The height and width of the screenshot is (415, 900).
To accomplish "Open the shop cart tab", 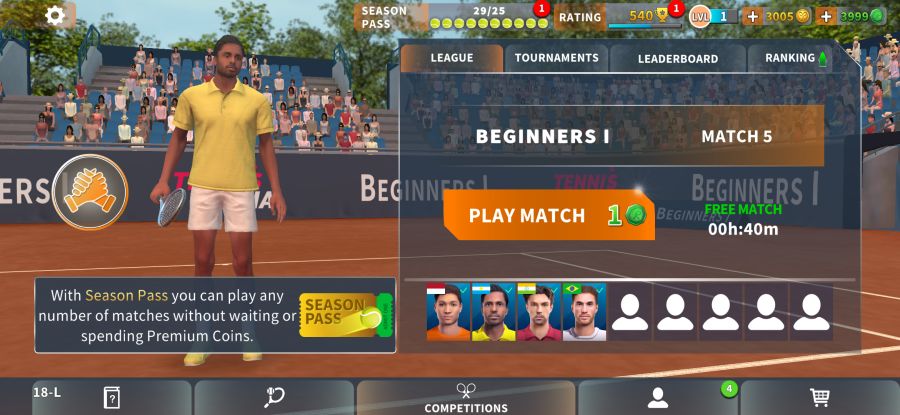I will pos(820,398).
